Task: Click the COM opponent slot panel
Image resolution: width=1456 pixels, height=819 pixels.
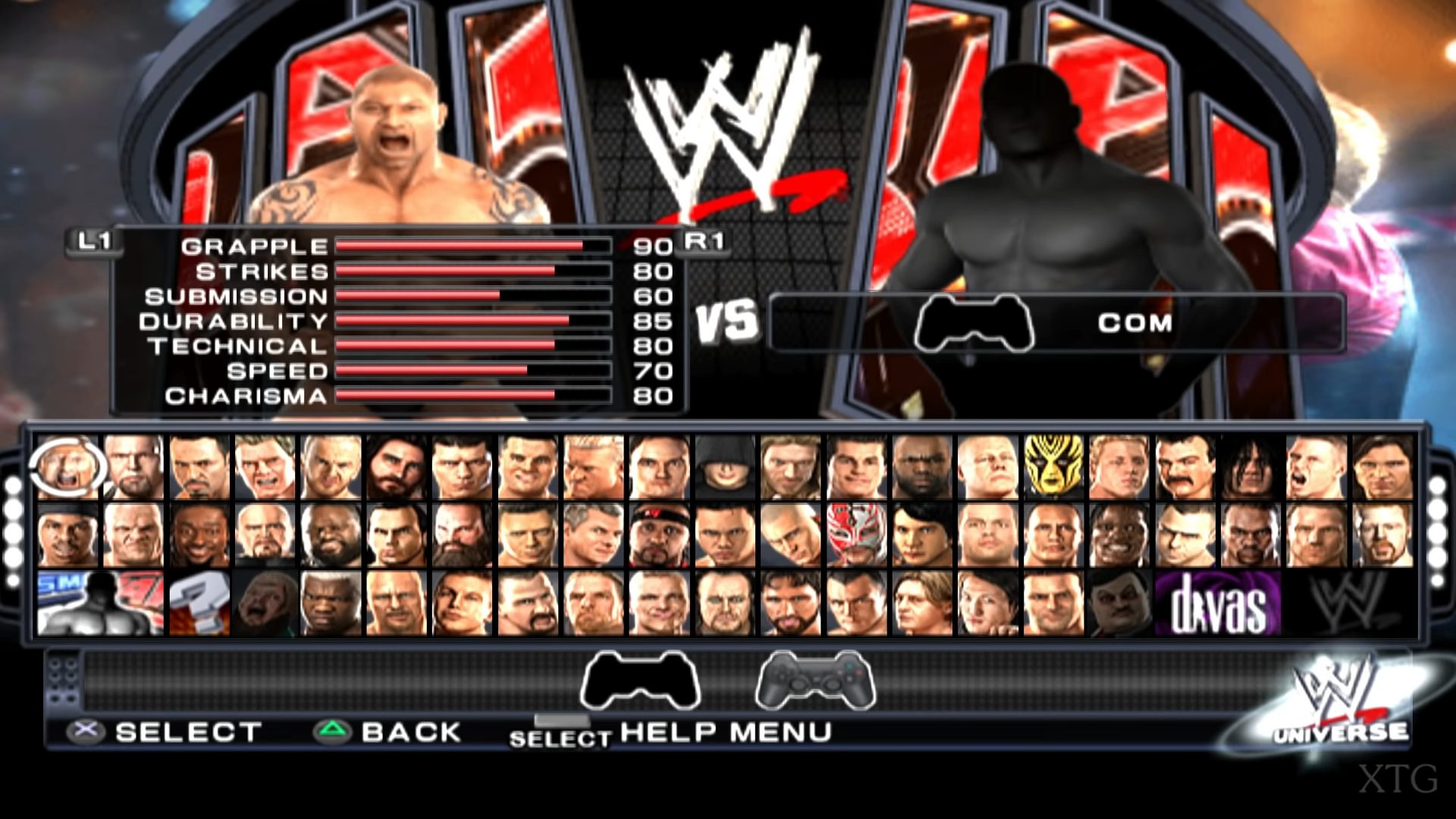Action: pos(1057,323)
